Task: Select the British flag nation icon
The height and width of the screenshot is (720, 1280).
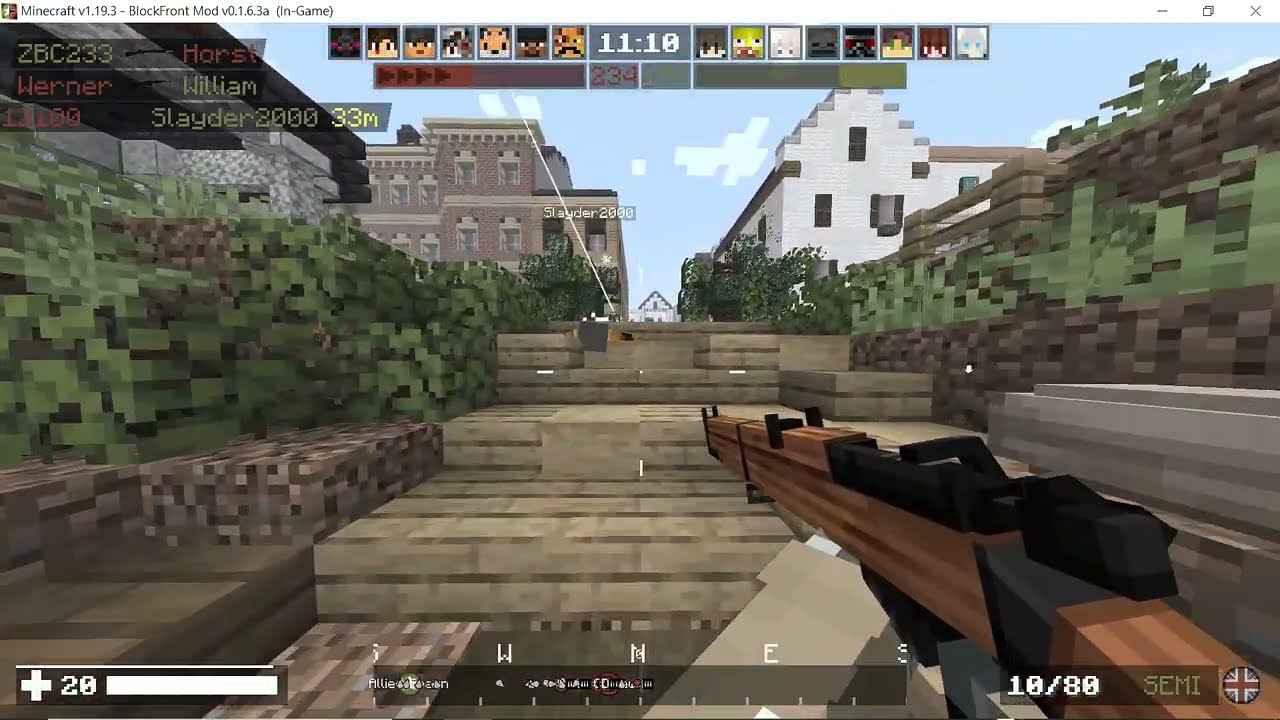Action: [1242, 686]
